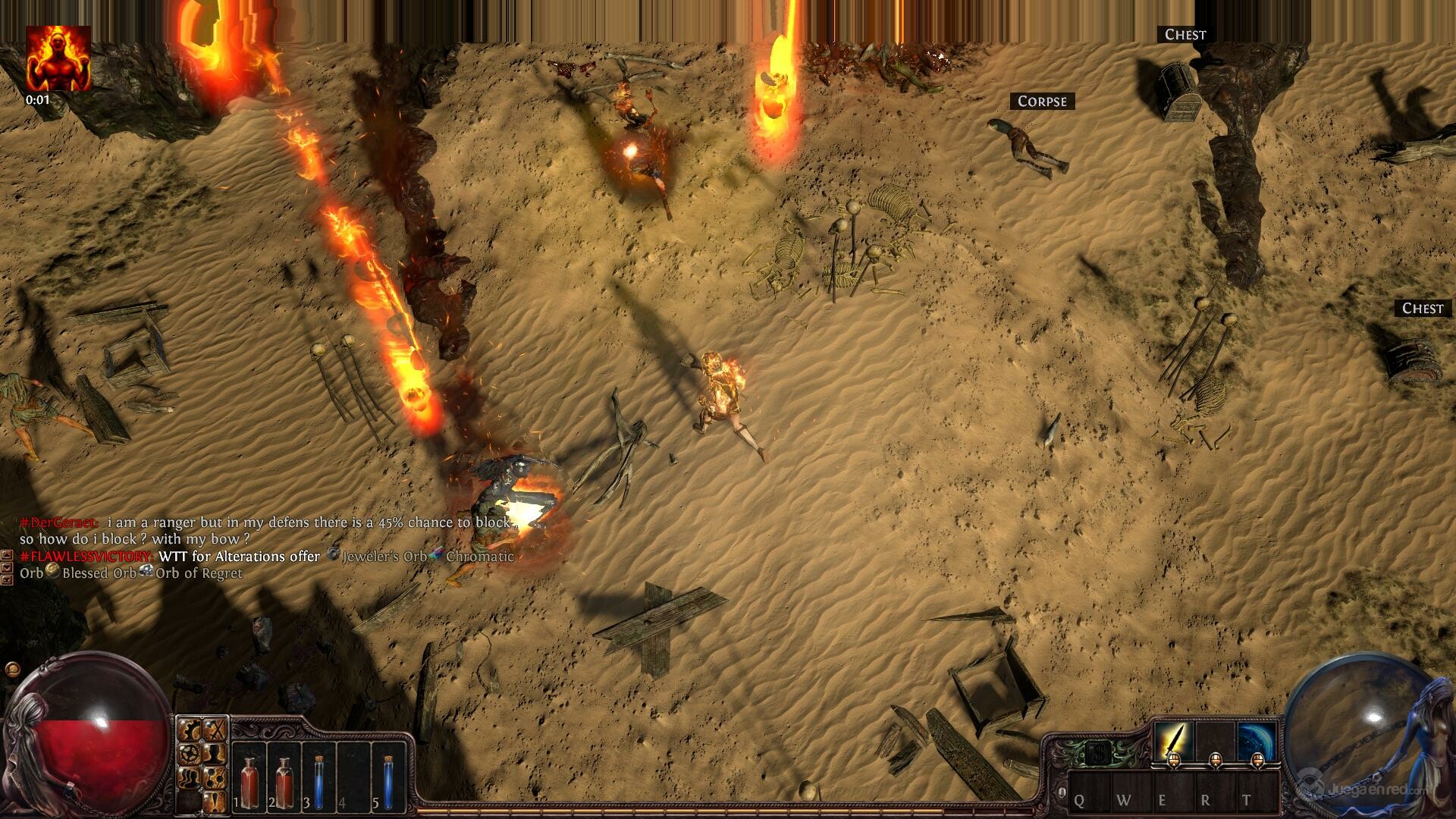Click the Orb of Regret chat link
The height and width of the screenshot is (819, 1456).
tap(199, 573)
